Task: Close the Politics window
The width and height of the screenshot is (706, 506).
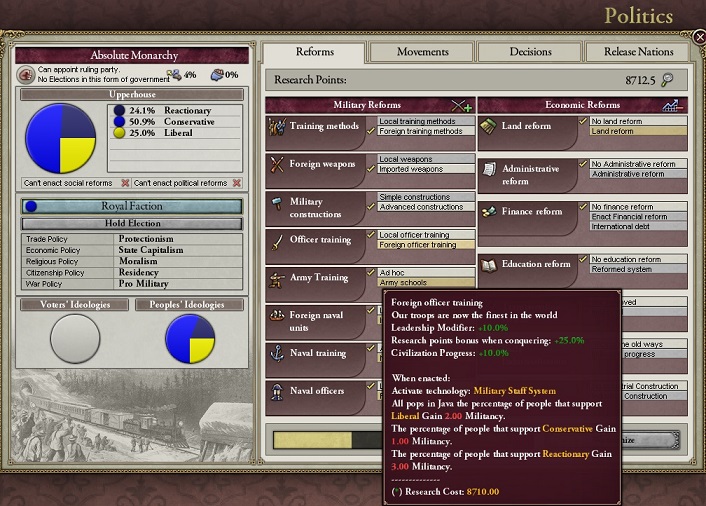Action: point(698,37)
